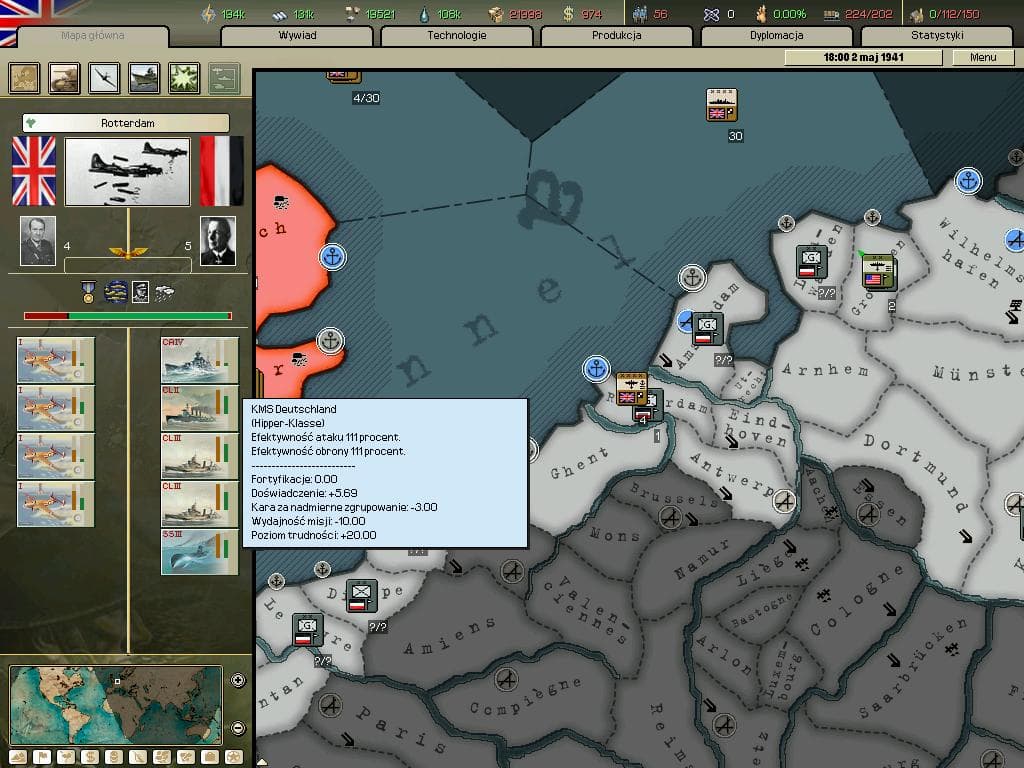The width and height of the screenshot is (1024, 768).
Task: Switch to the Technologie tab
Action: coord(457,36)
